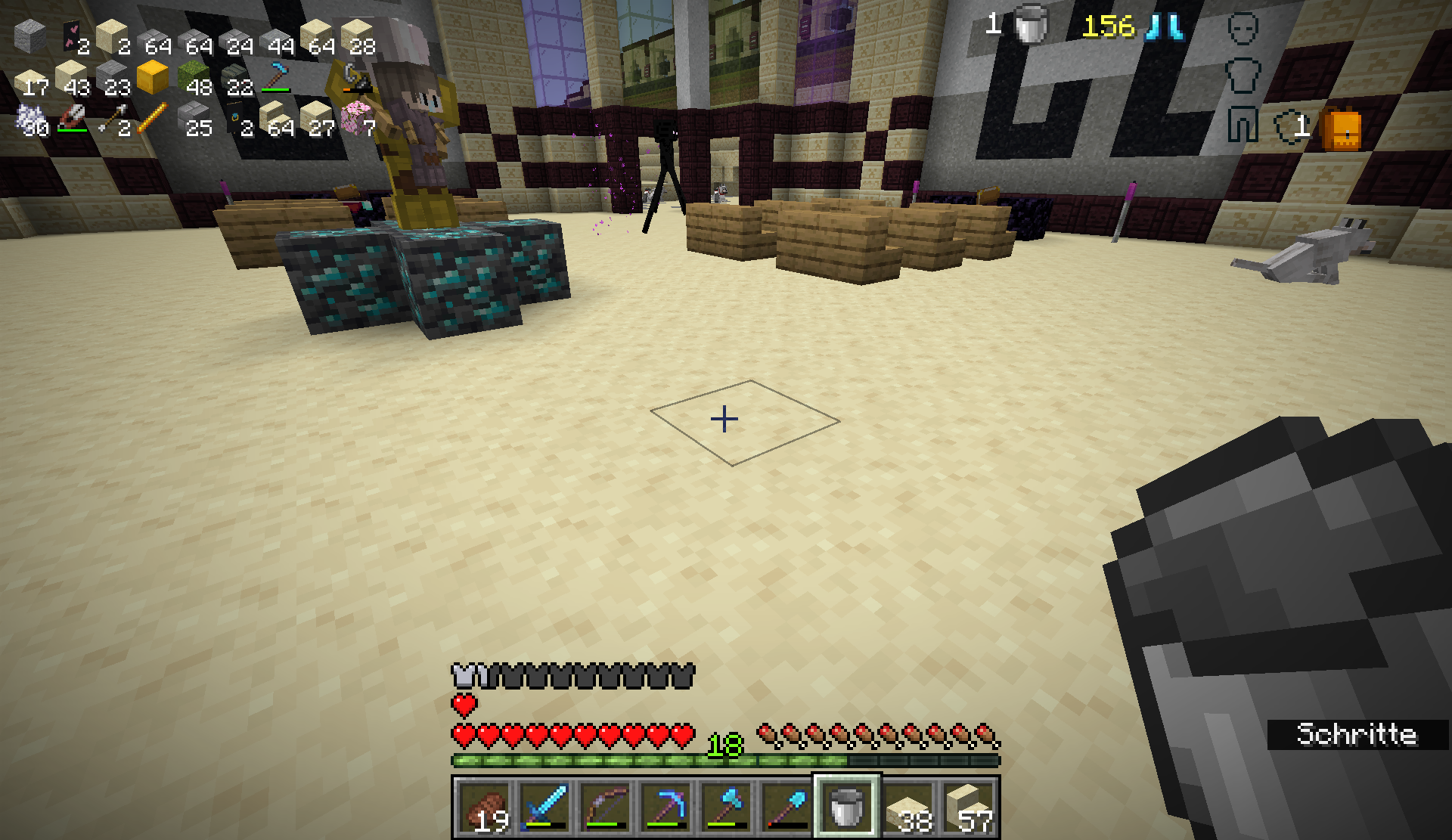Click the bucket count icon at top
Image resolution: width=1452 pixels, height=840 pixels.
(x=1030, y=26)
